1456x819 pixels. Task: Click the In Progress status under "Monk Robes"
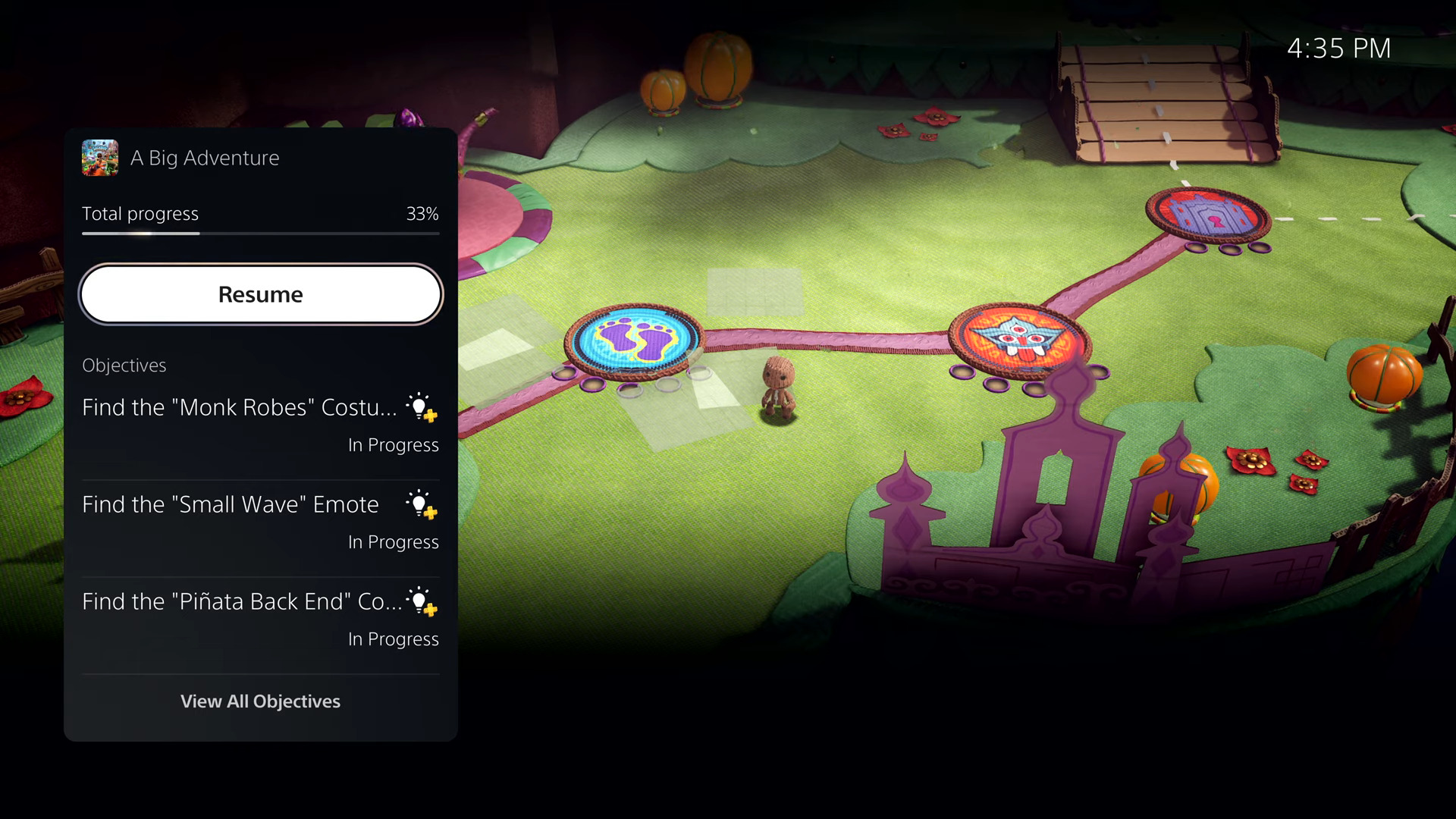coord(393,445)
